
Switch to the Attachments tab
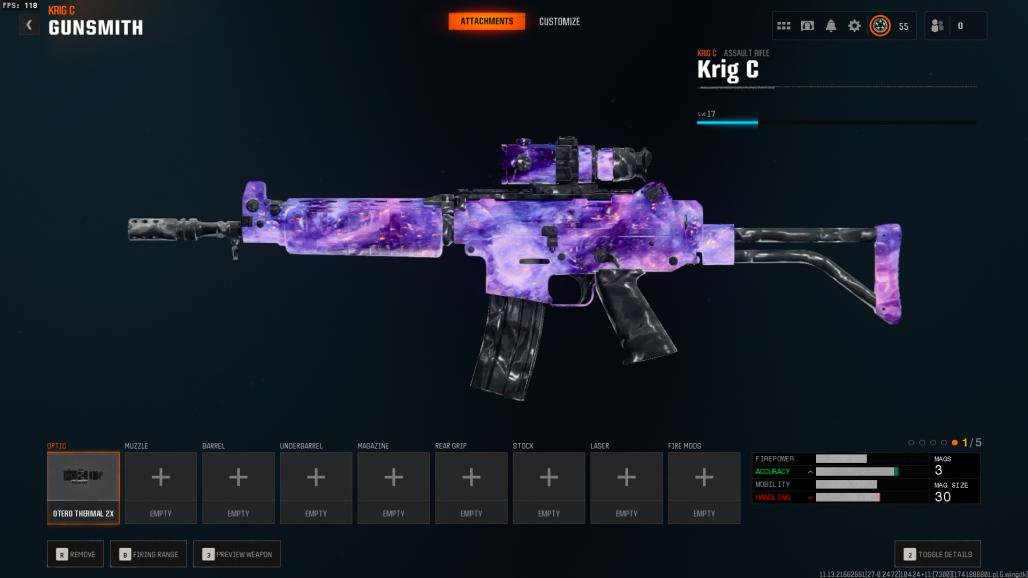(487, 21)
